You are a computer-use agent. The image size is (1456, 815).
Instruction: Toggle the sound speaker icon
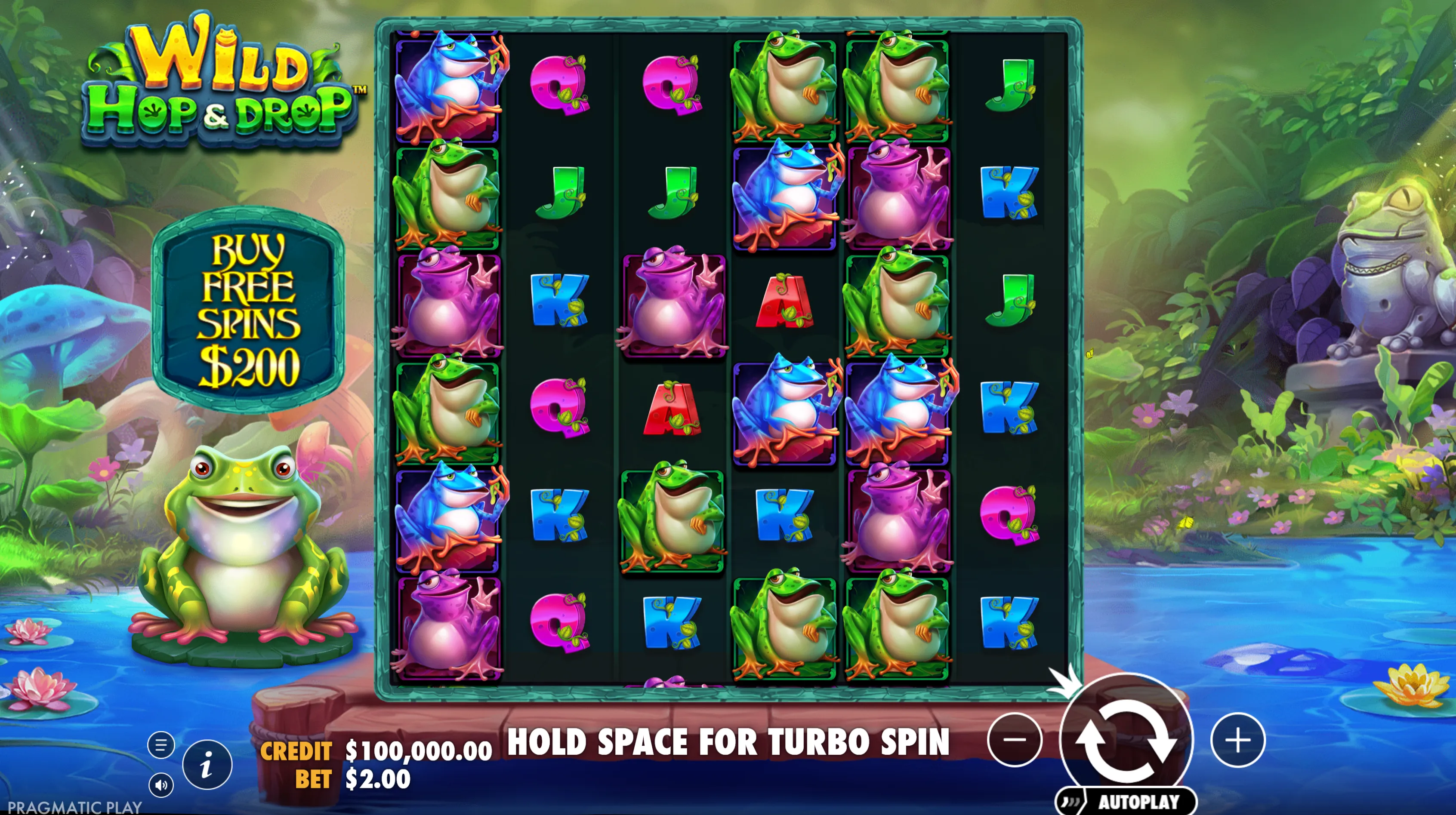point(161,785)
